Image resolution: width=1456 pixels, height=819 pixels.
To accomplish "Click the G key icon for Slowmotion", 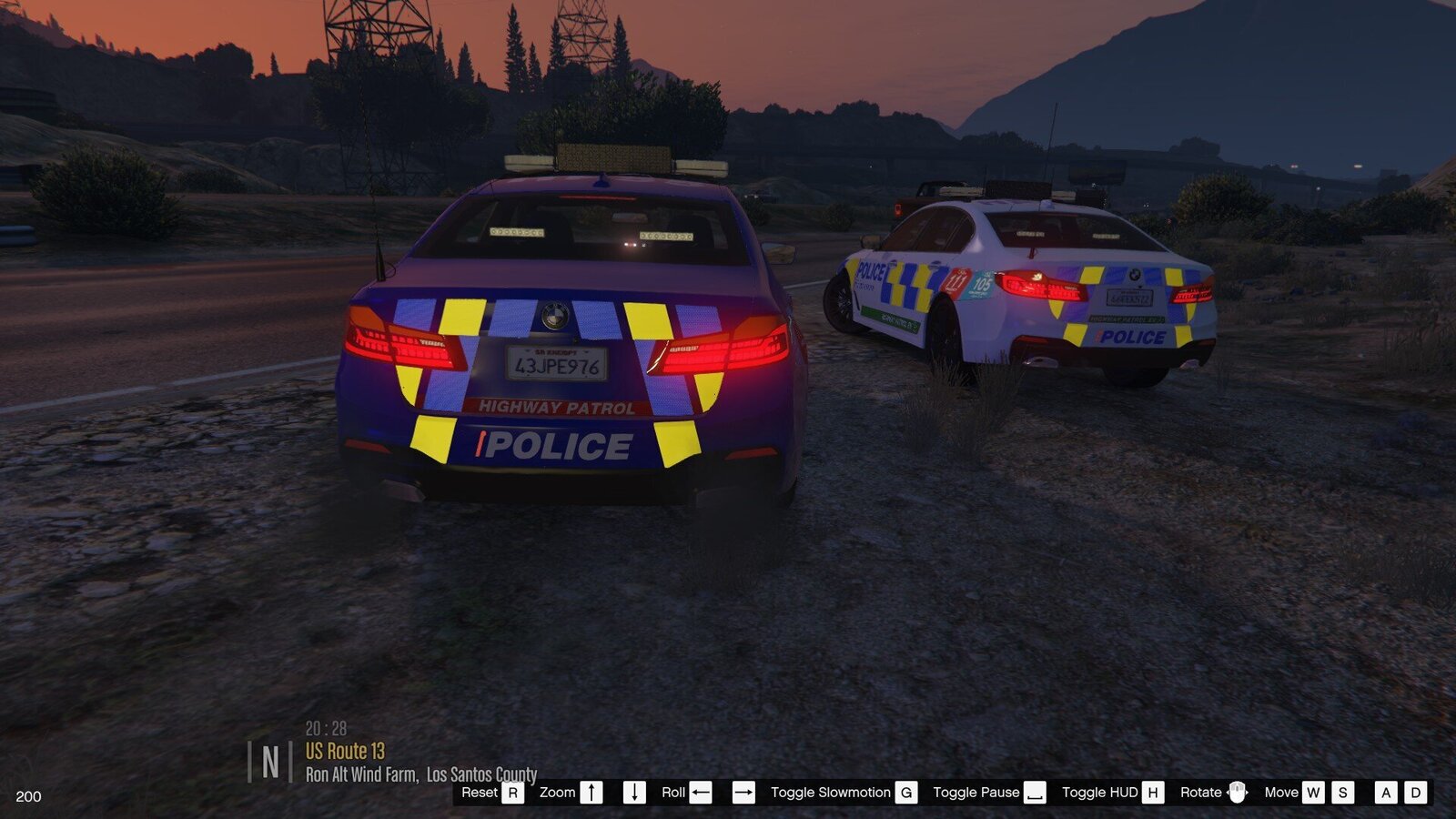I will click(x=905, y=793).
